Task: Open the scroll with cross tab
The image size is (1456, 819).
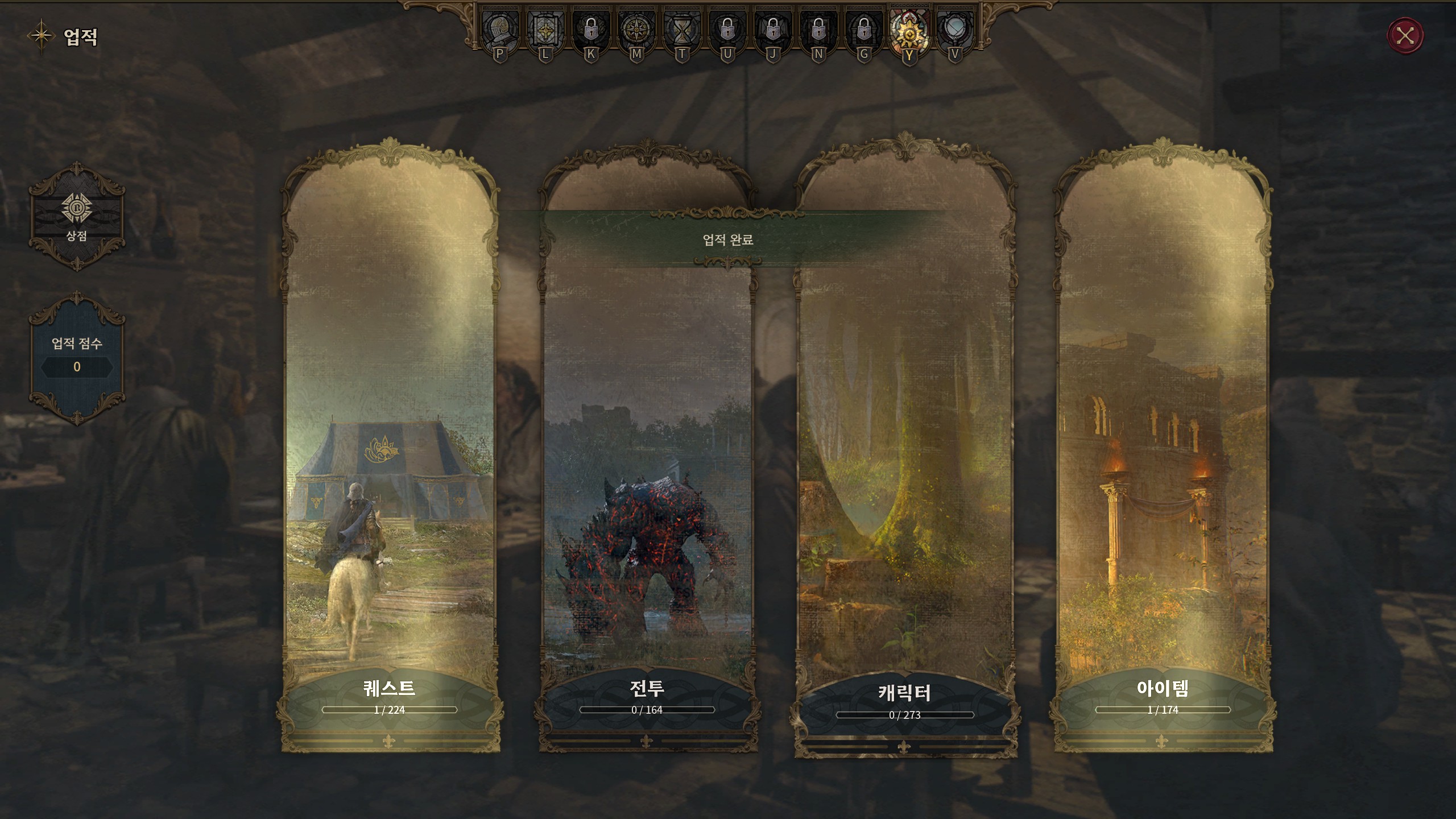Action: pyautogui.click(x=545, y=30)
